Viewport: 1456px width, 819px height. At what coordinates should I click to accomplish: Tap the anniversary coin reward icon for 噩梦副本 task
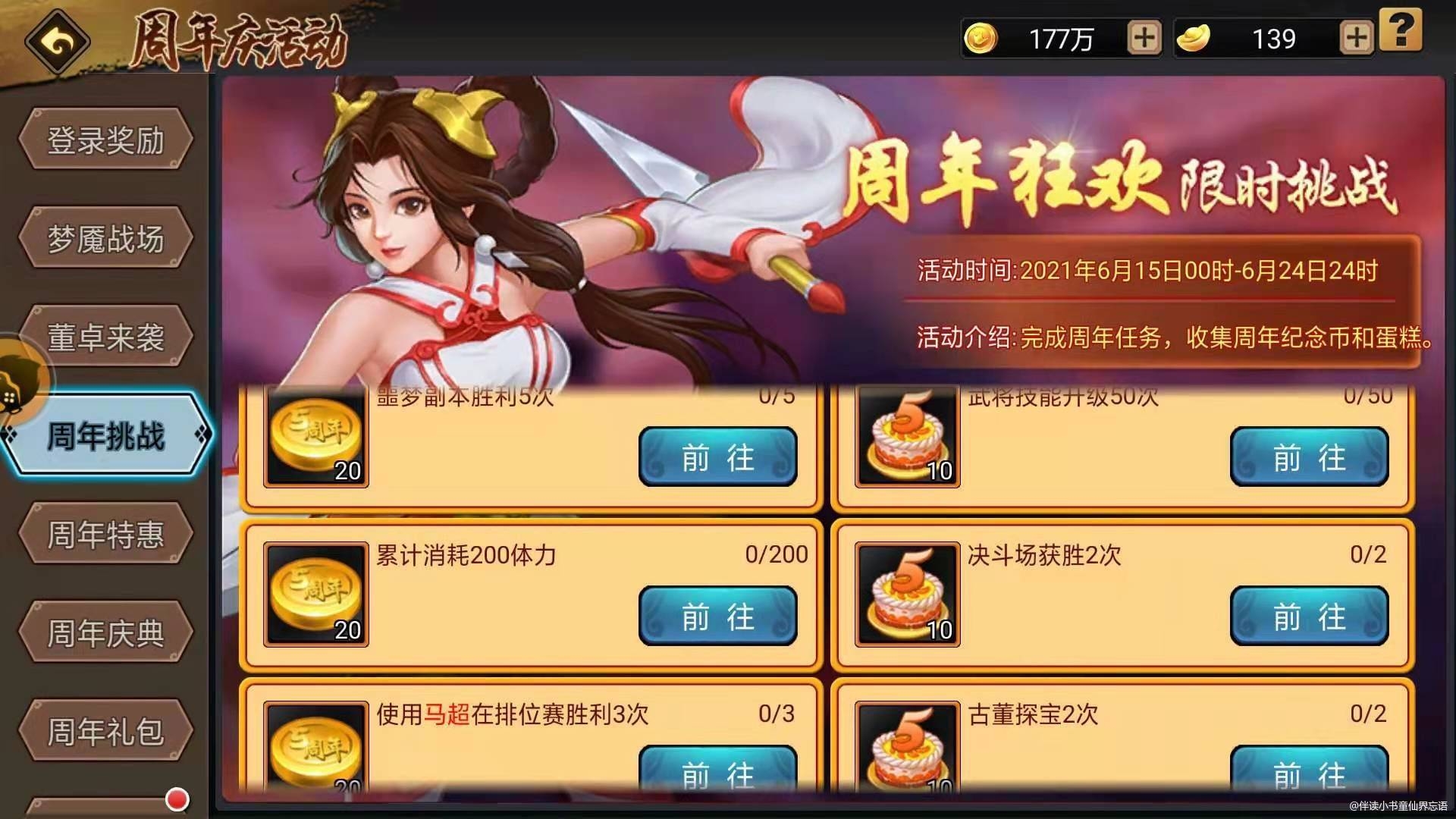[315, 435]
